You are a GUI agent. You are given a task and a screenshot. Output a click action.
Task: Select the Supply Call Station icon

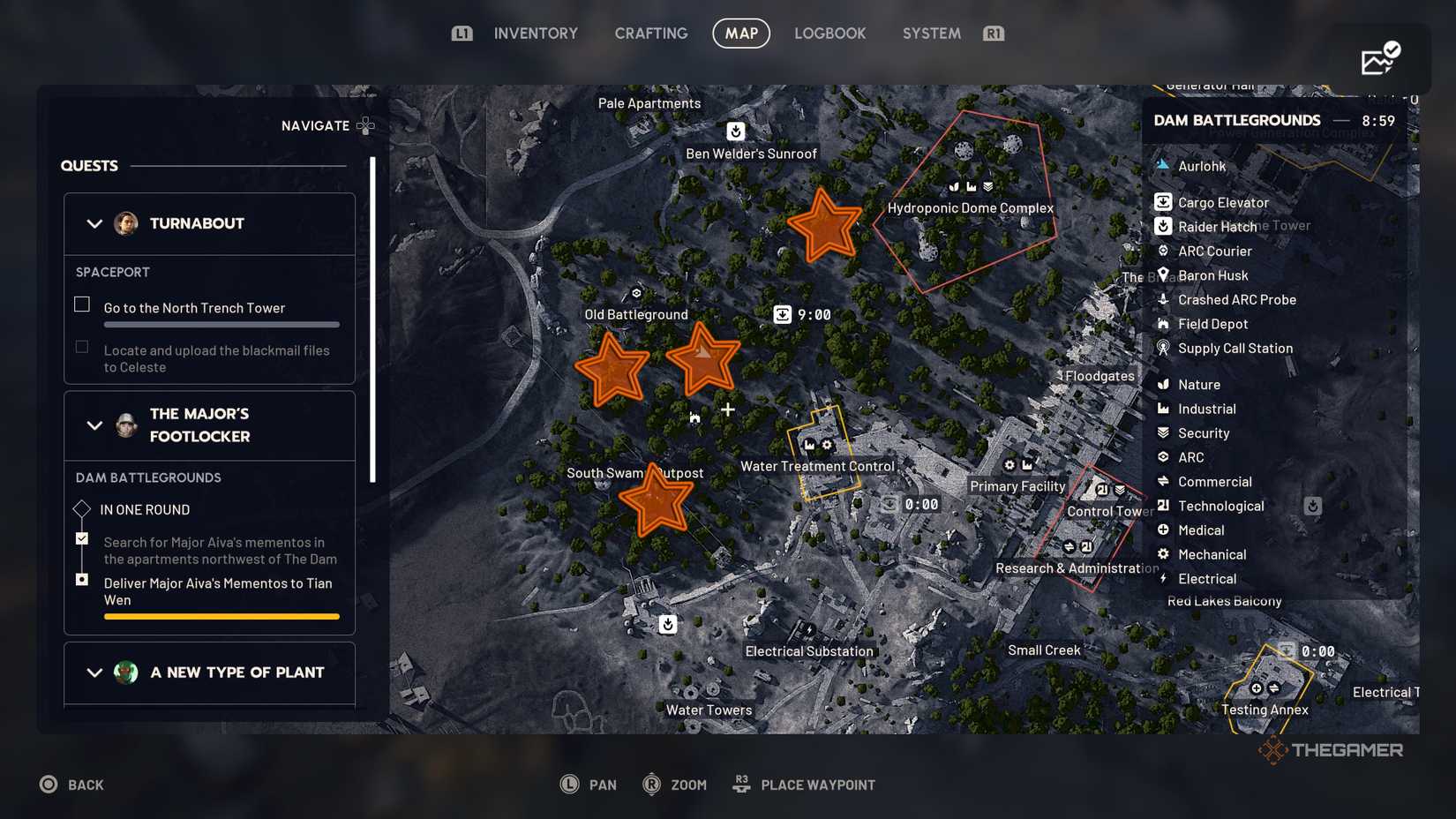1164,349
